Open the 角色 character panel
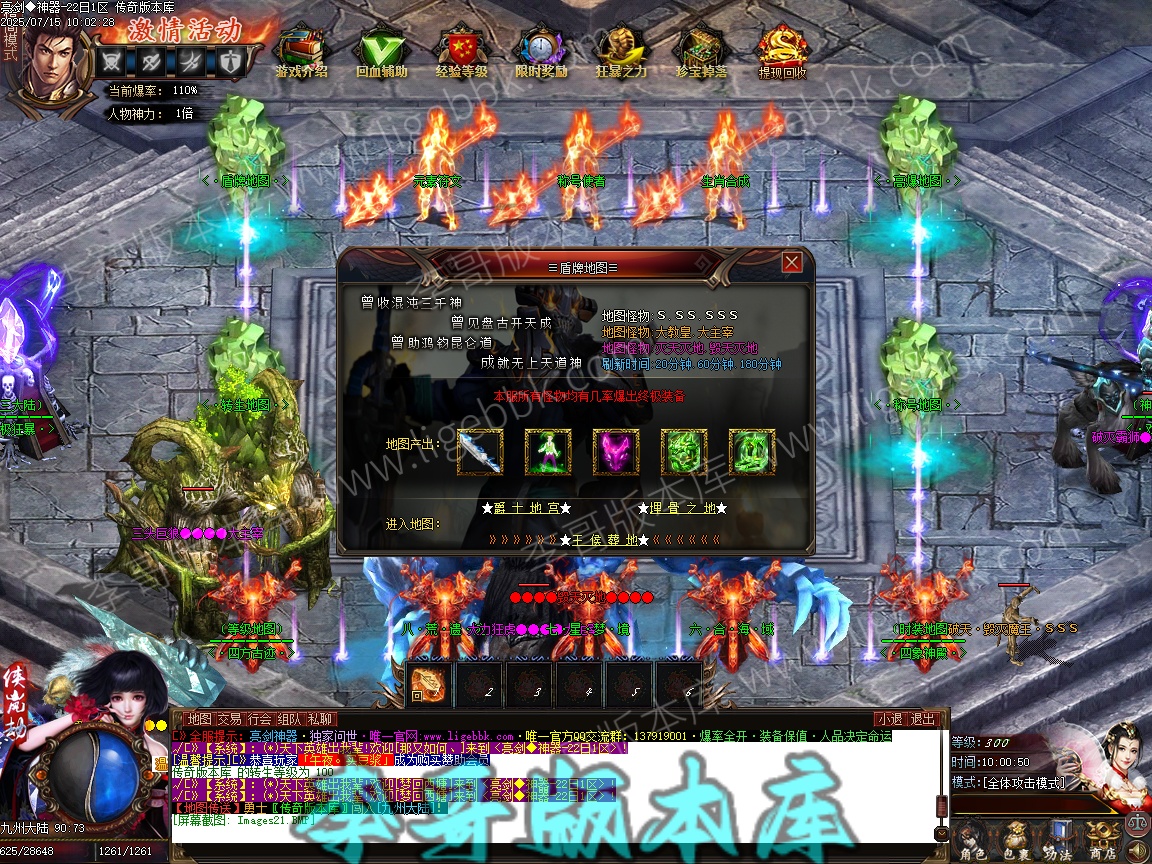The height and width of the screenshot is (864, 1152). [x=970, y=838]
